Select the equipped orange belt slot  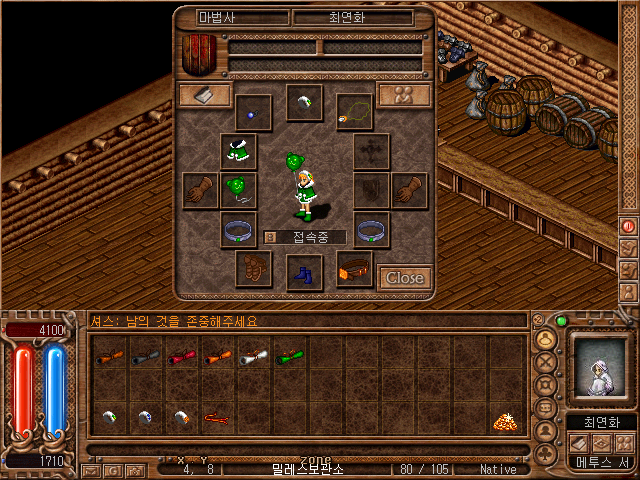[354, 268]
